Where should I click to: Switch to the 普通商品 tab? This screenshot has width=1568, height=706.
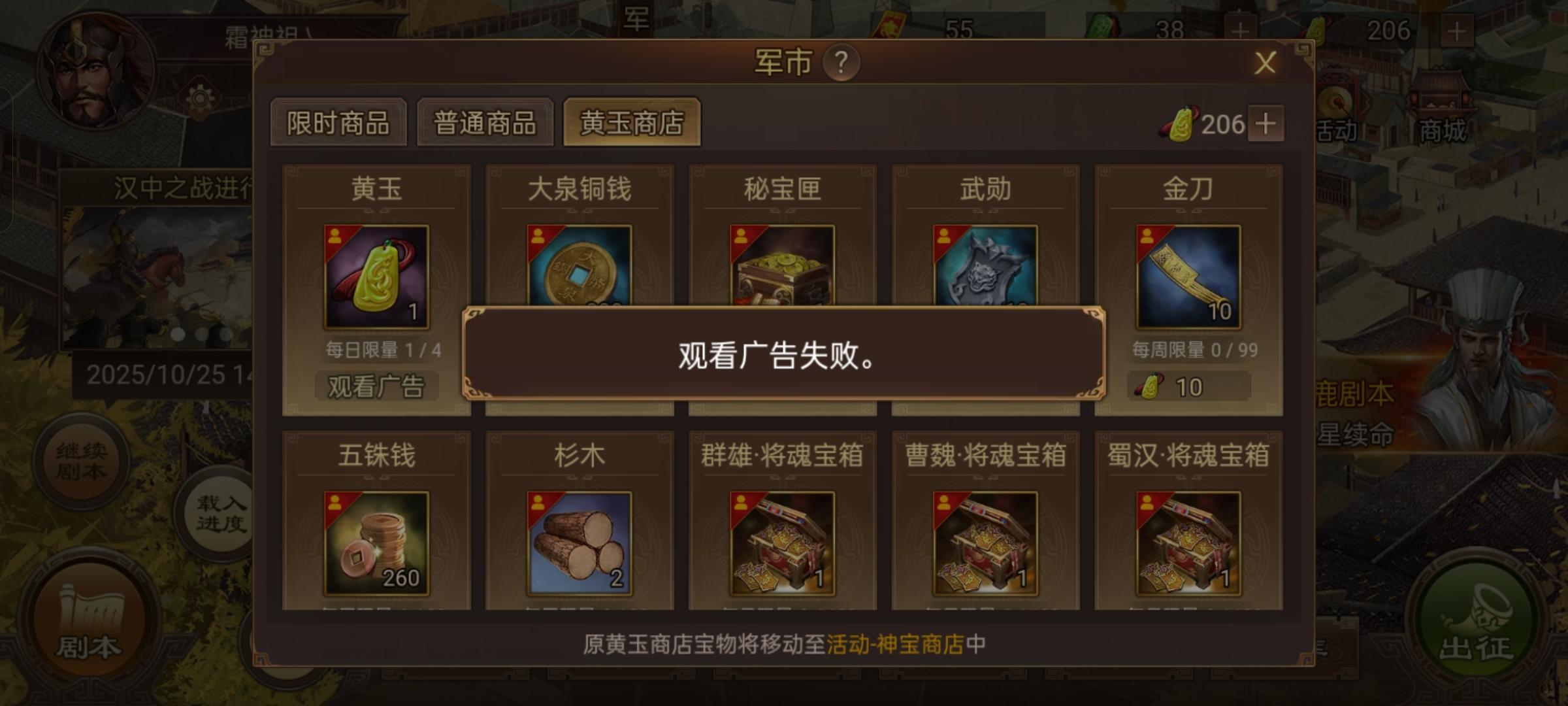tap(485, 123)
